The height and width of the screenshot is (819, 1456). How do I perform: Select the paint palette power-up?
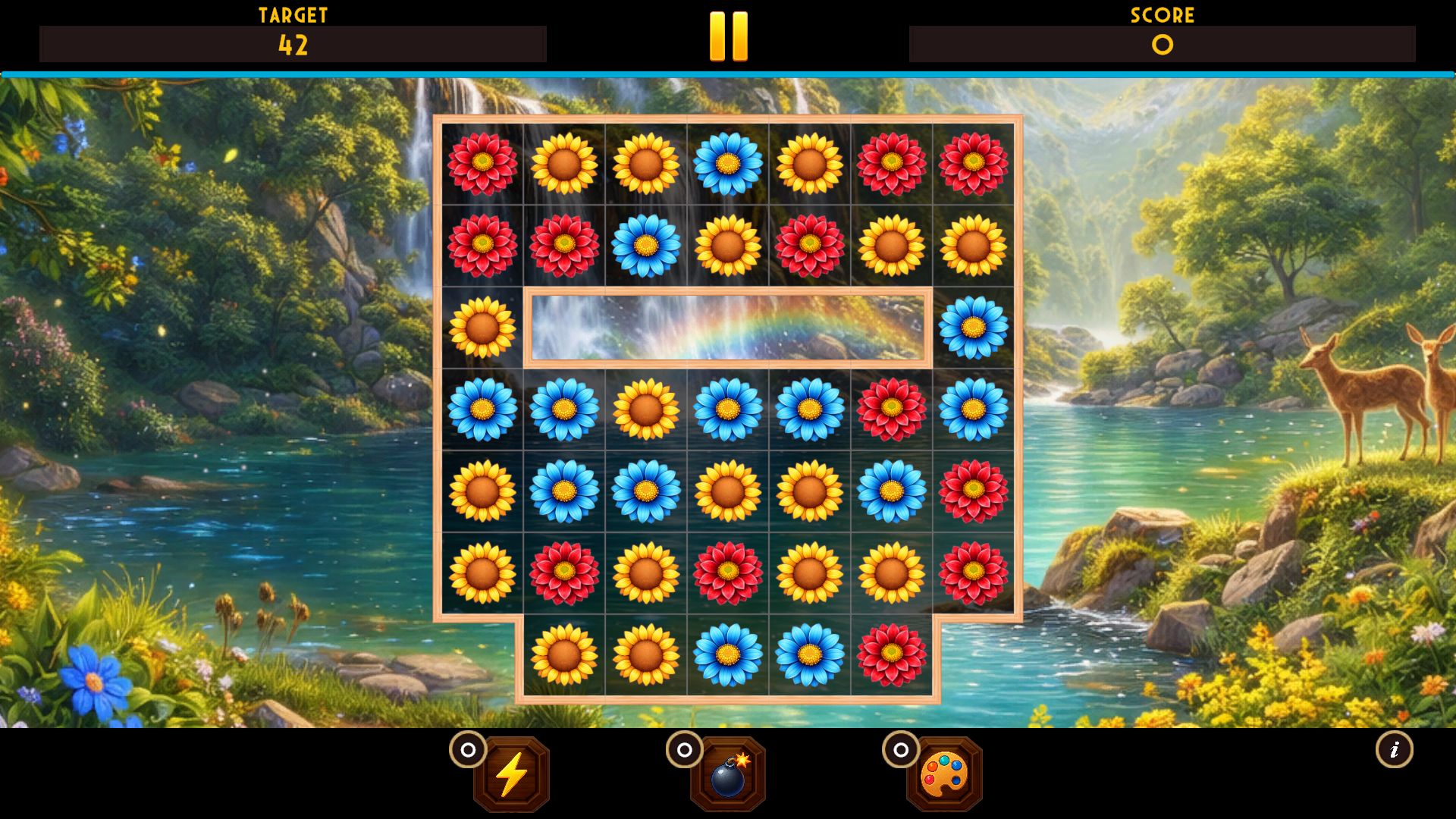(944, 774)
